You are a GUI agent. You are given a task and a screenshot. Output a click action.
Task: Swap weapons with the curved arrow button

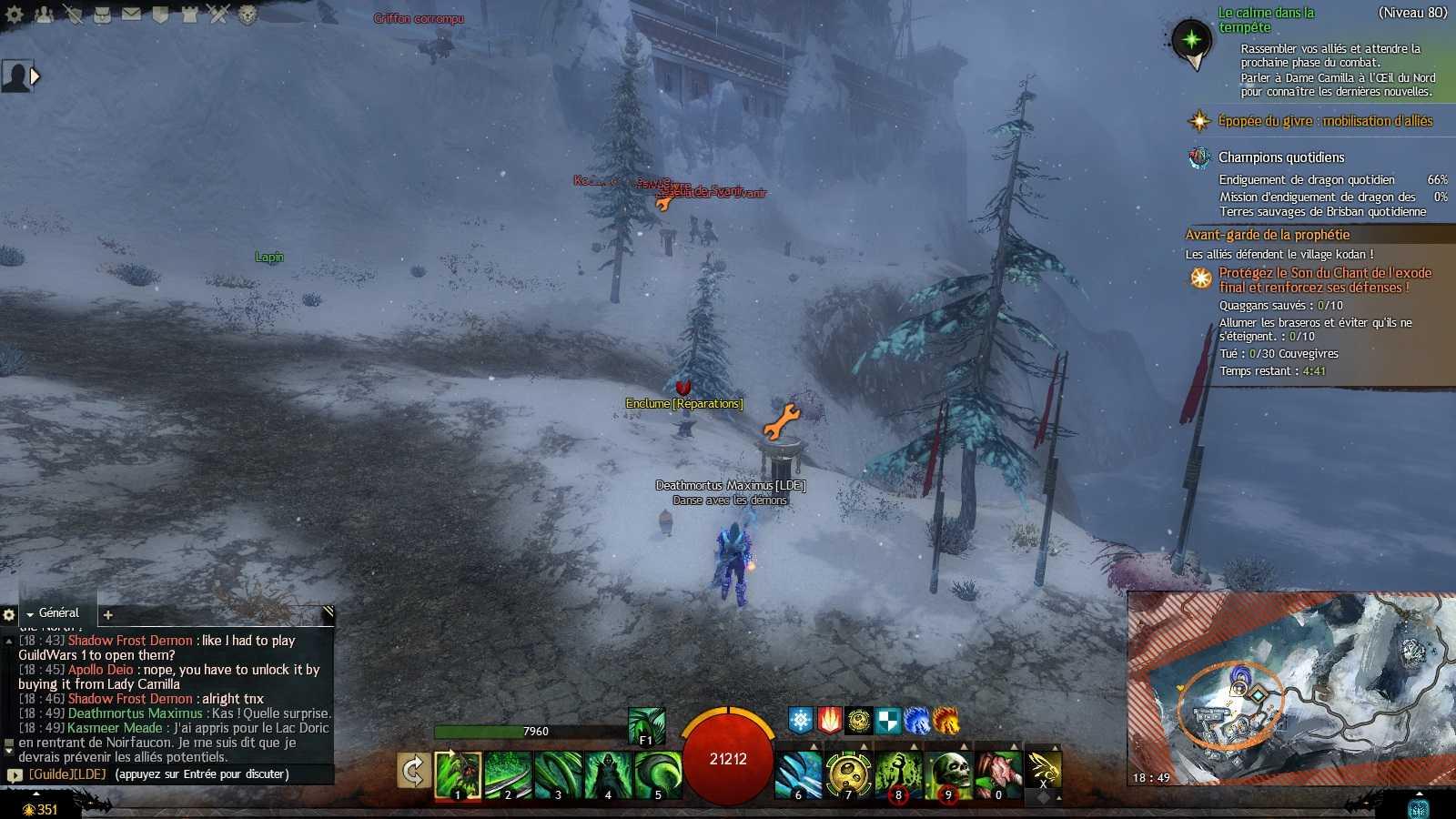pos(413,771)
